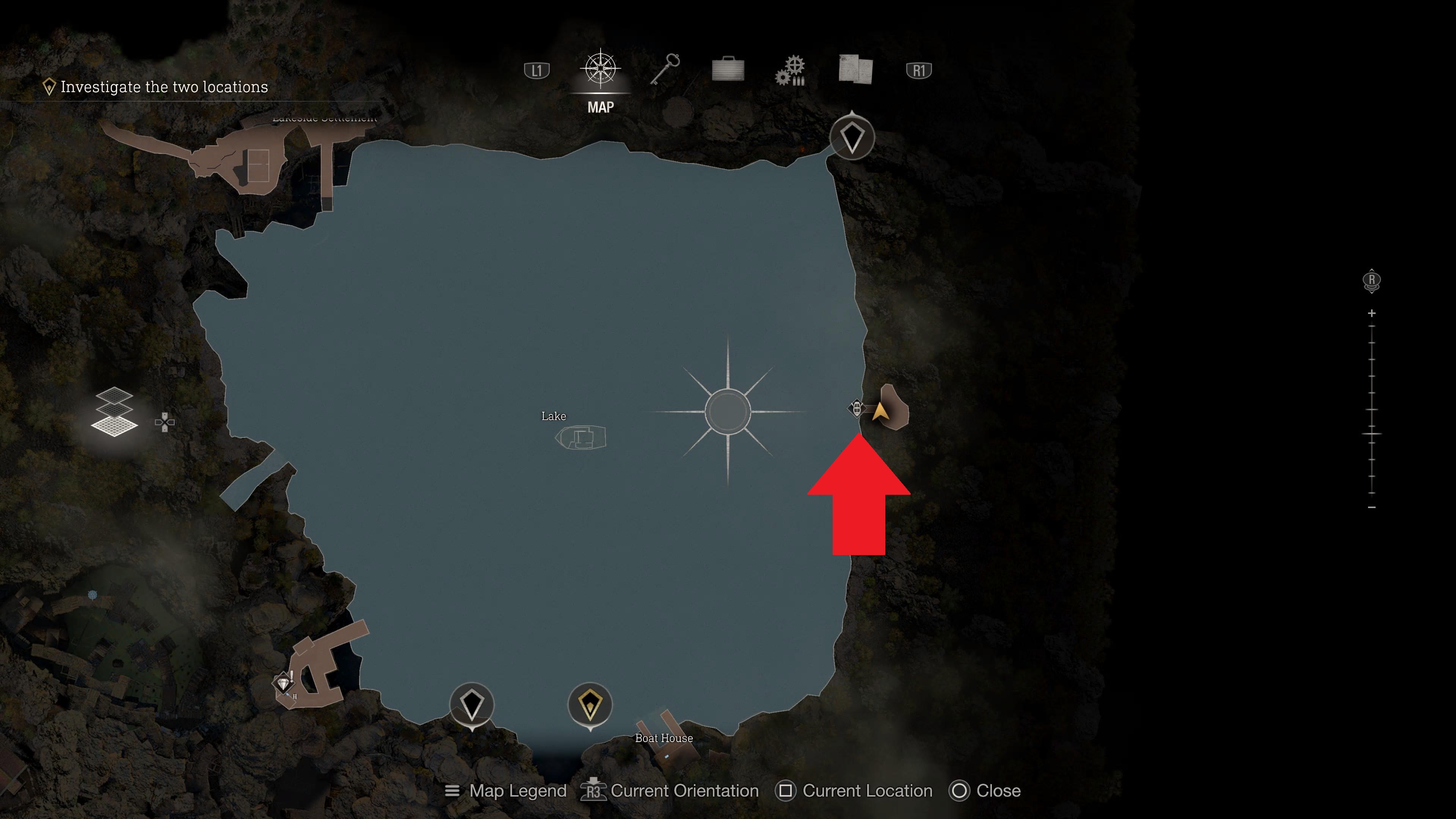Image resolution: width=1456 pixels, height=819 pixels.
Task: Choose Current Orientation option
Action: pyautogui.click(x=670, y=791)
